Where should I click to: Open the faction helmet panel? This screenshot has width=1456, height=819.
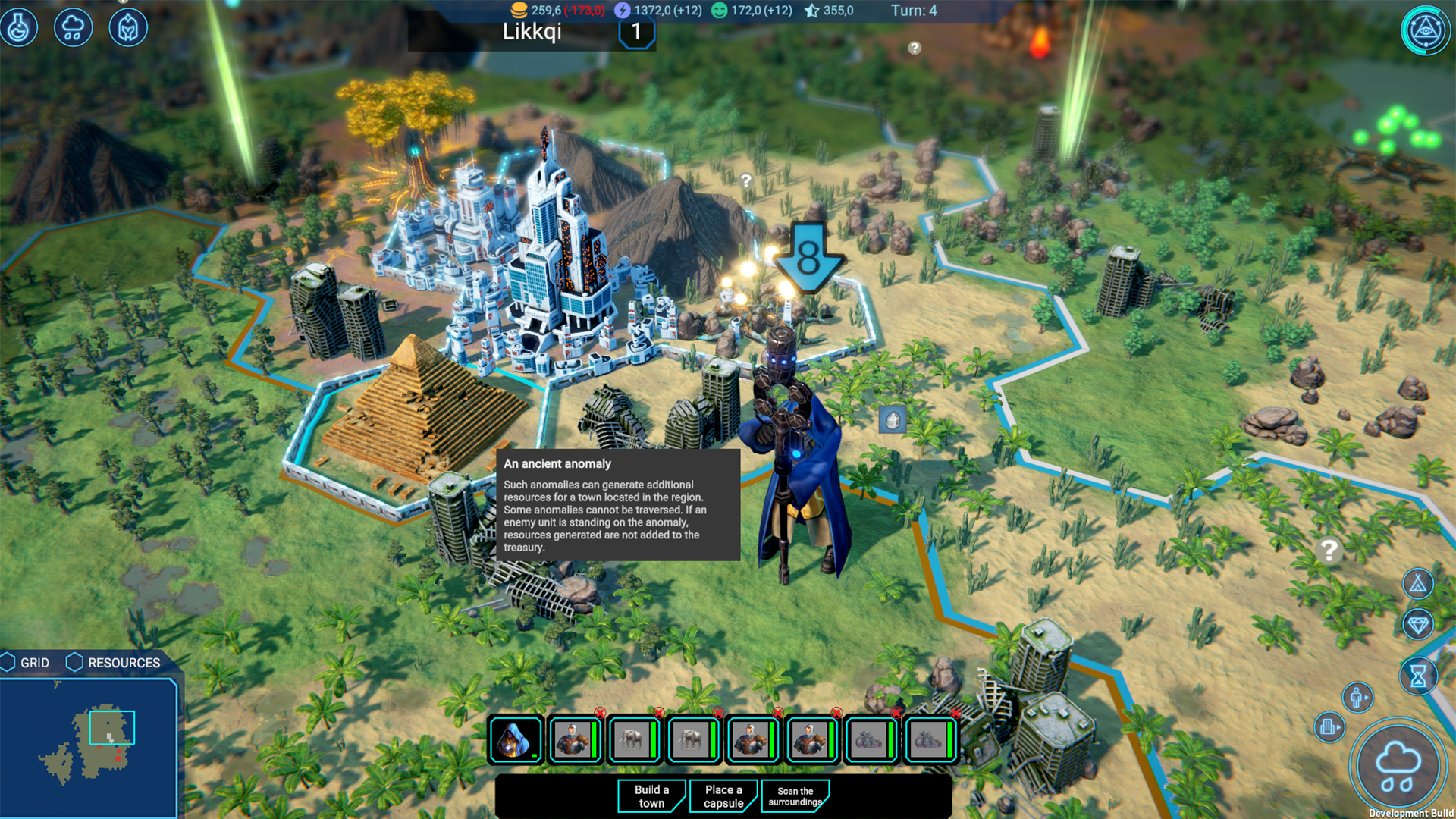pos(127,27)
